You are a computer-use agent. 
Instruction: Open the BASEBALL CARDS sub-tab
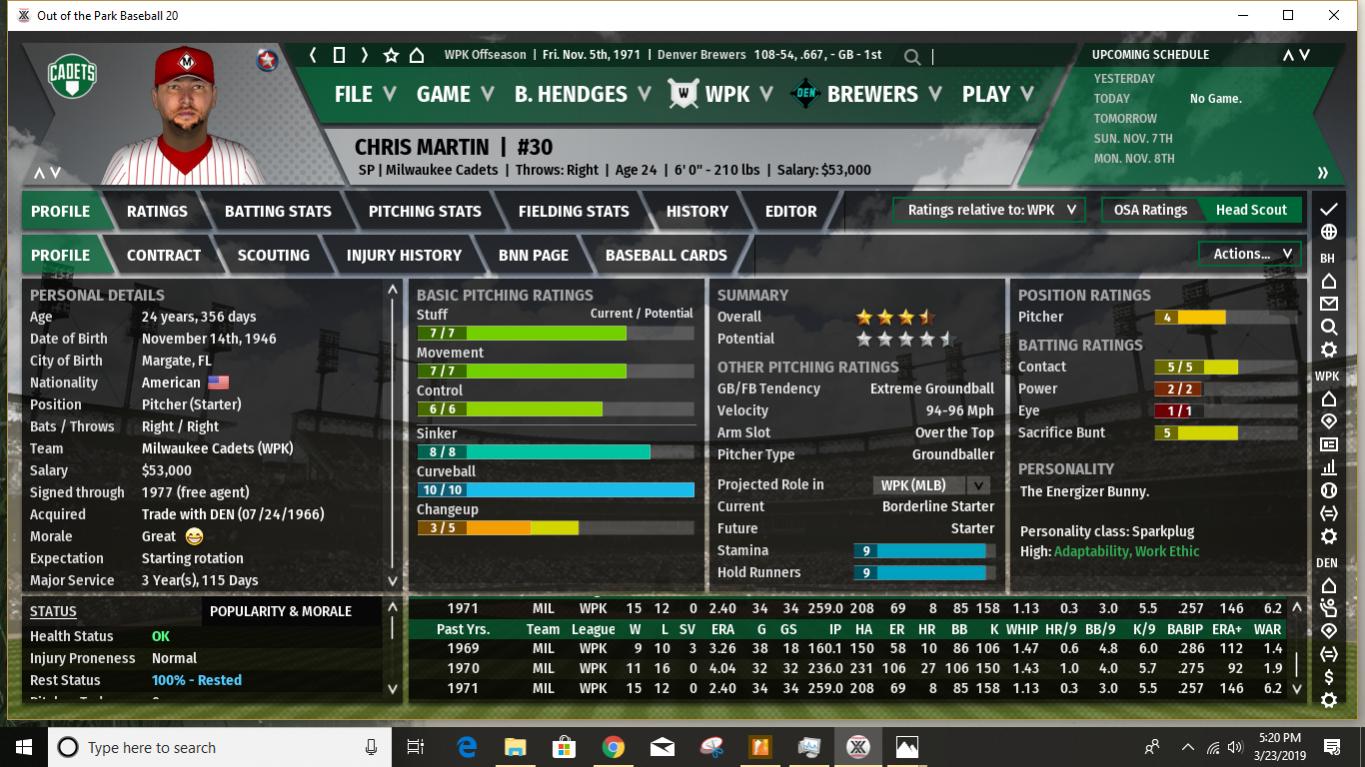666,255
